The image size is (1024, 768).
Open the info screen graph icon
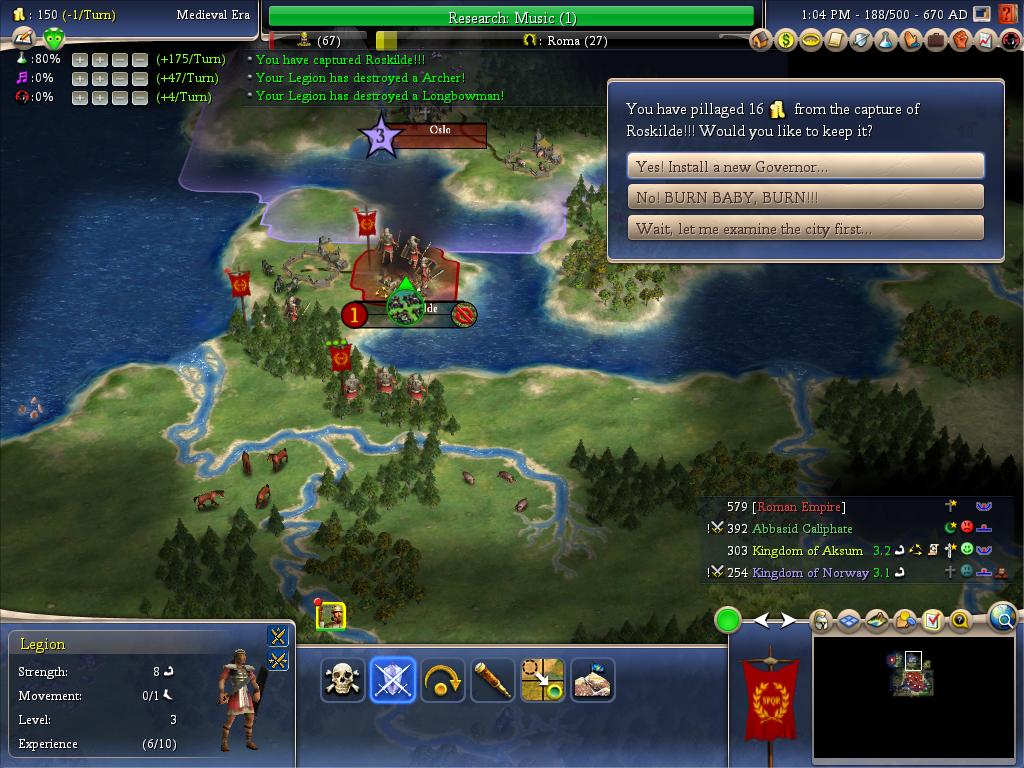985,40
